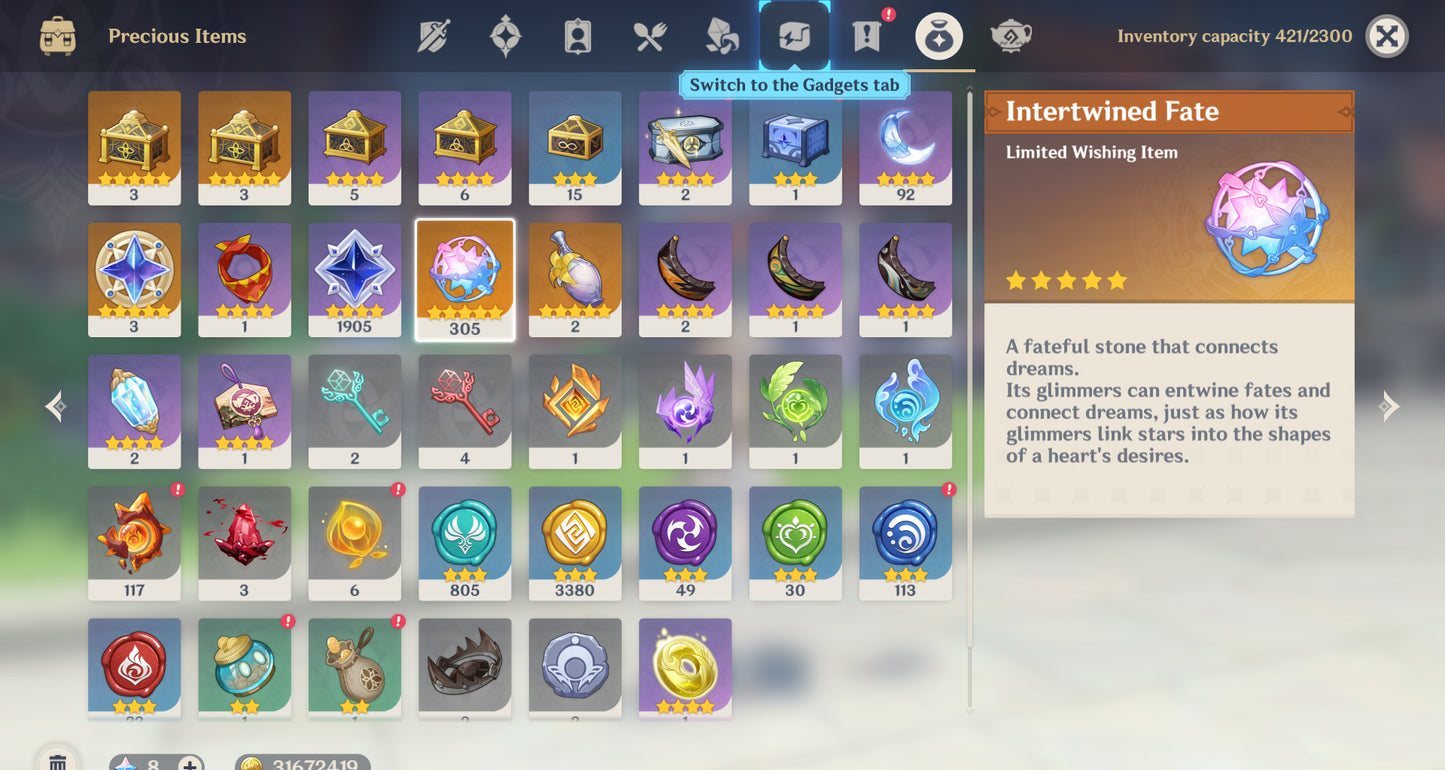Close the inventory screen
Image resolution: width=1445 pixels, height=770 pixels.
click(1387, 36)
